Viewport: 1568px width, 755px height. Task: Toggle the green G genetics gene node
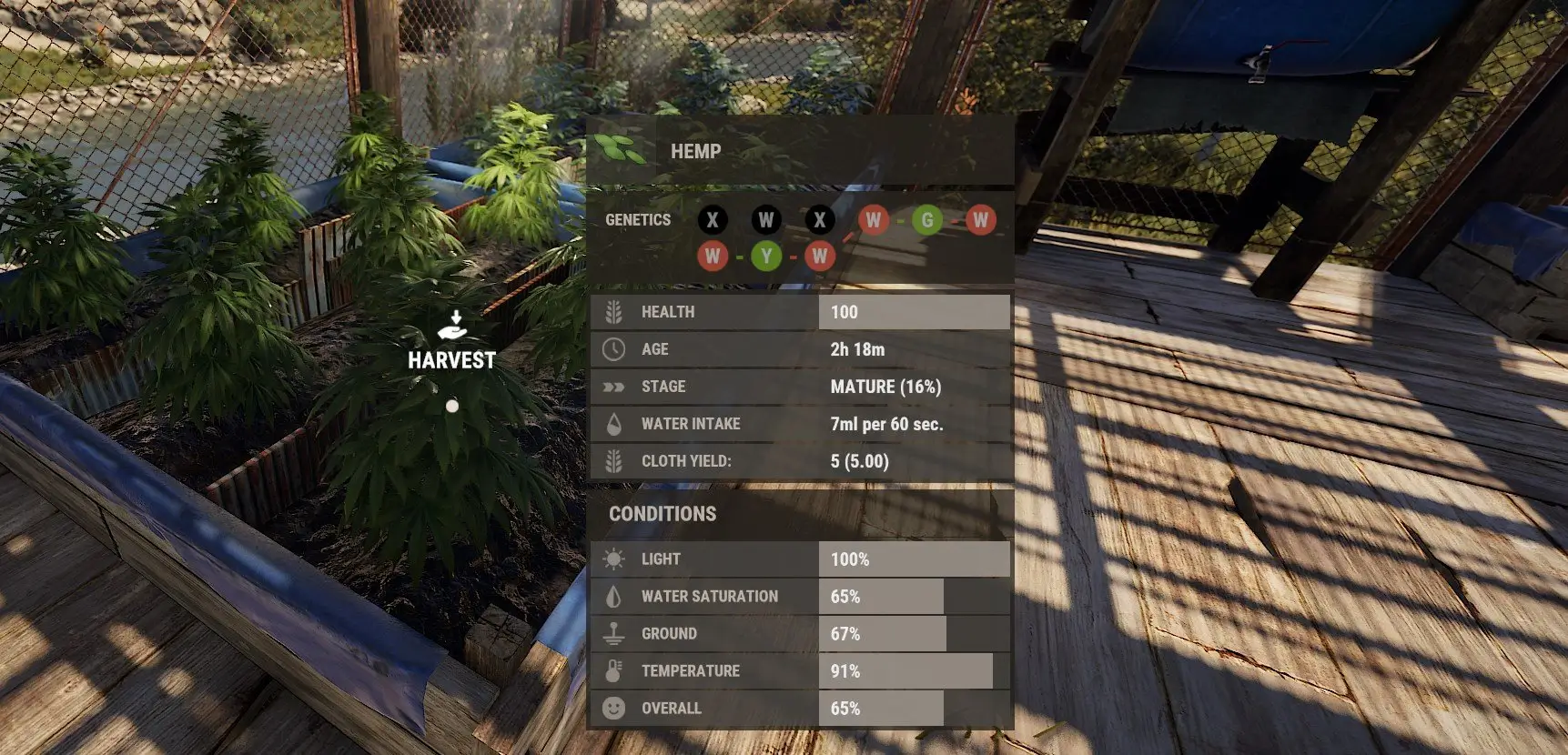pos(926,219)
